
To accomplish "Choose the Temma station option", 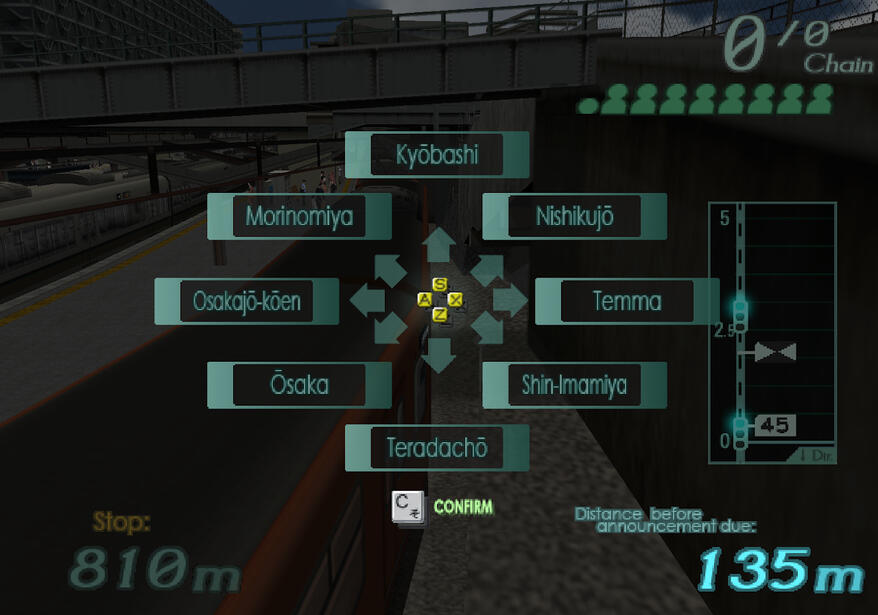I will pyautogui.click(x=627, y=301).
